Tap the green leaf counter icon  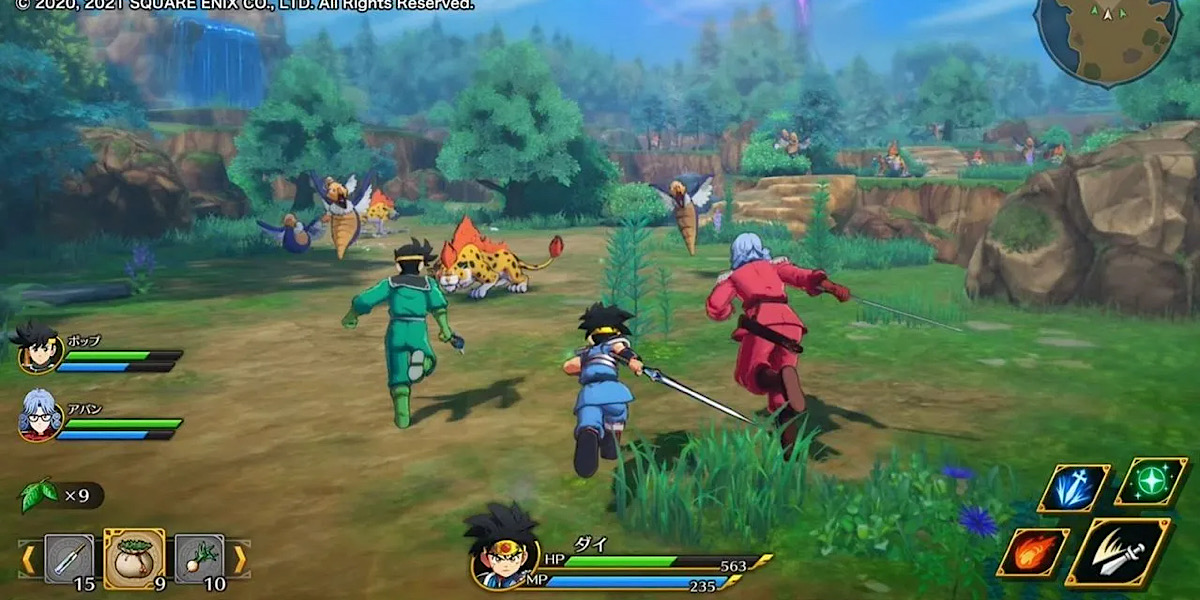pos(38,494)
